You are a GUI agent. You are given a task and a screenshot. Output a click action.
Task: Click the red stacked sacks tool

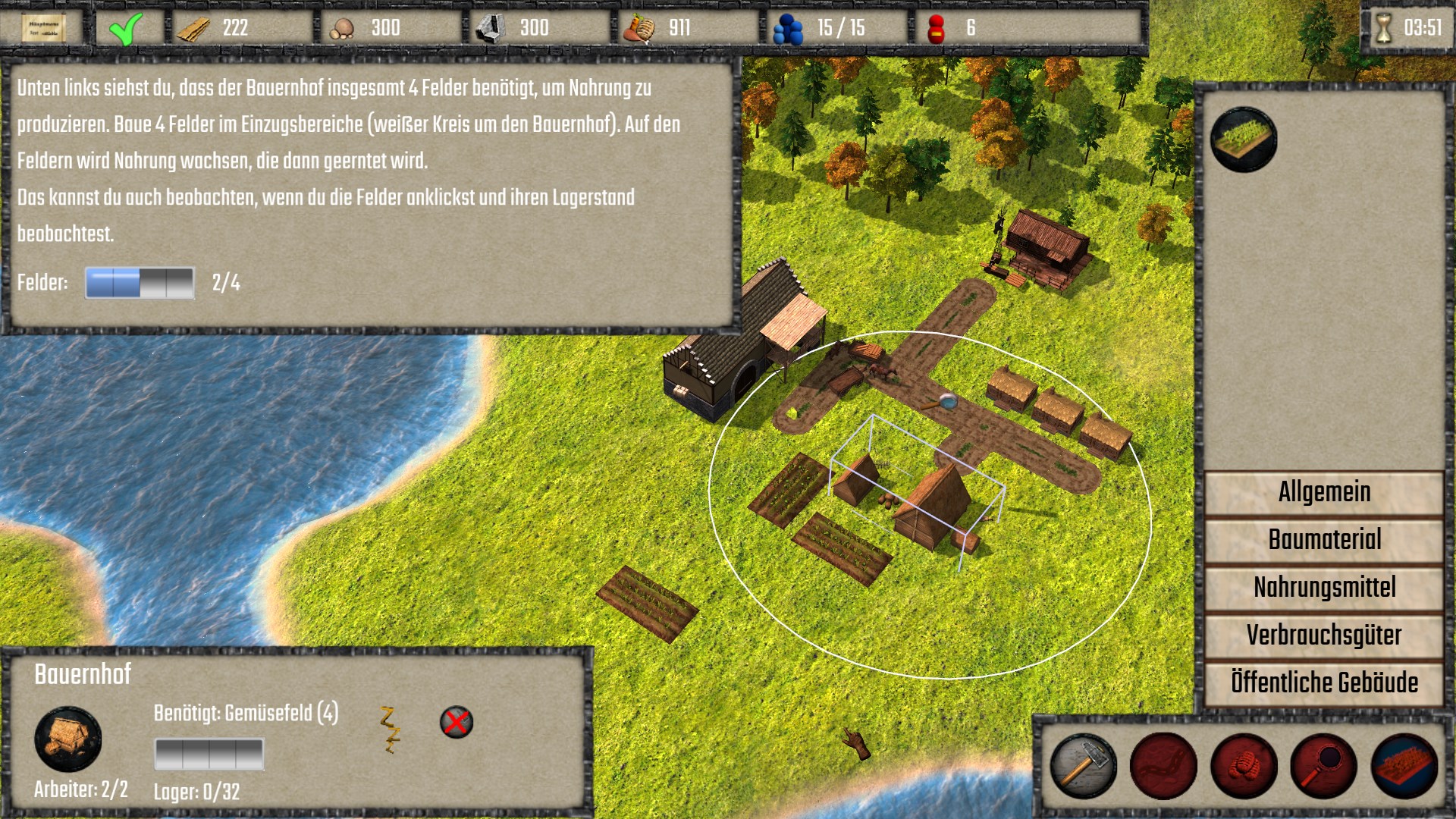click(x=1244, y=766)
